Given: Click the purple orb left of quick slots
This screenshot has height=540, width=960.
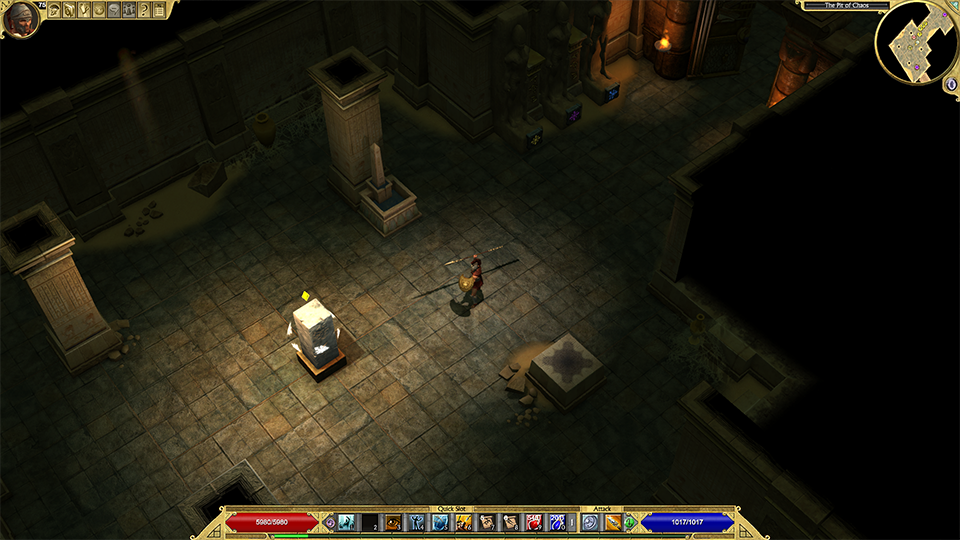Looking at the screenshot, I should tap(330, 522).
